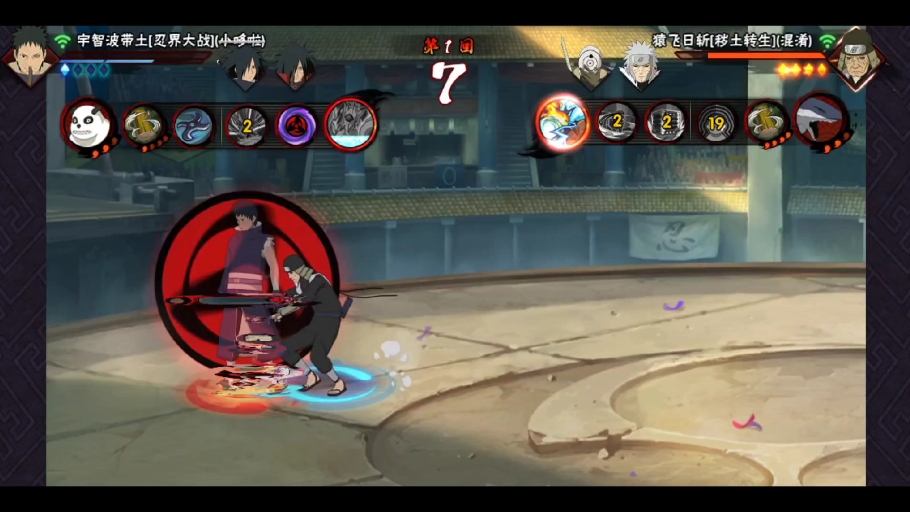Choose the white-haired Tobirama teammate portrait
This screenshot has height=512, width=910.
pos(637,64)
